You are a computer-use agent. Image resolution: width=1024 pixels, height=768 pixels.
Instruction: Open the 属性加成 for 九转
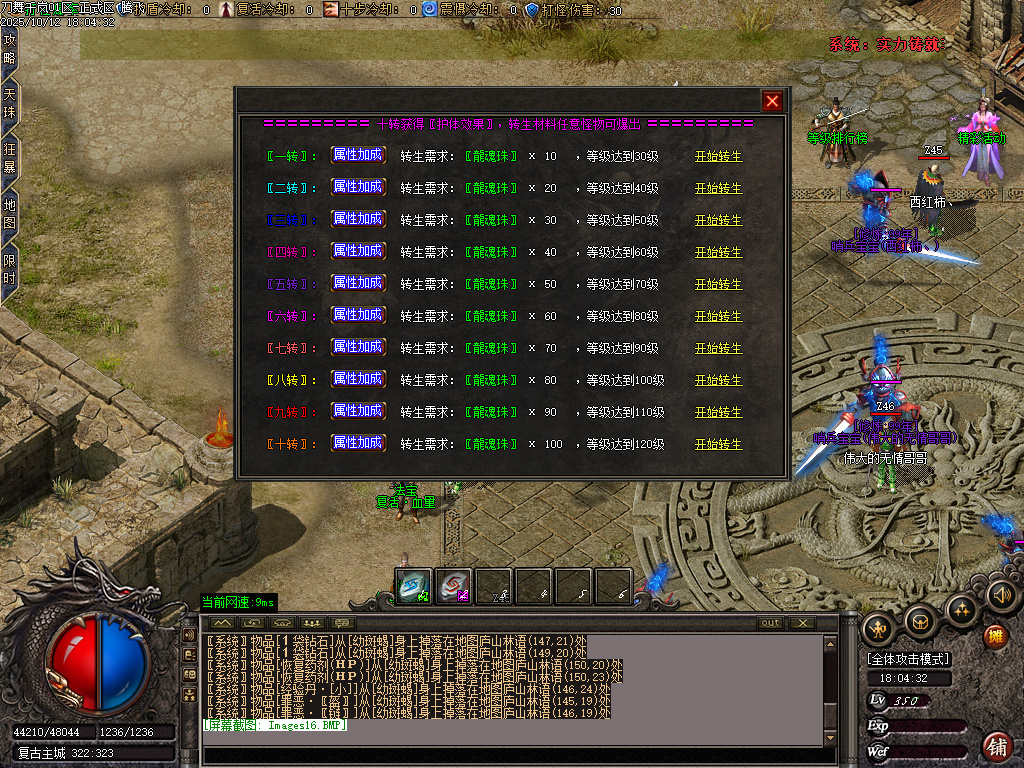(x=358, y=411)
